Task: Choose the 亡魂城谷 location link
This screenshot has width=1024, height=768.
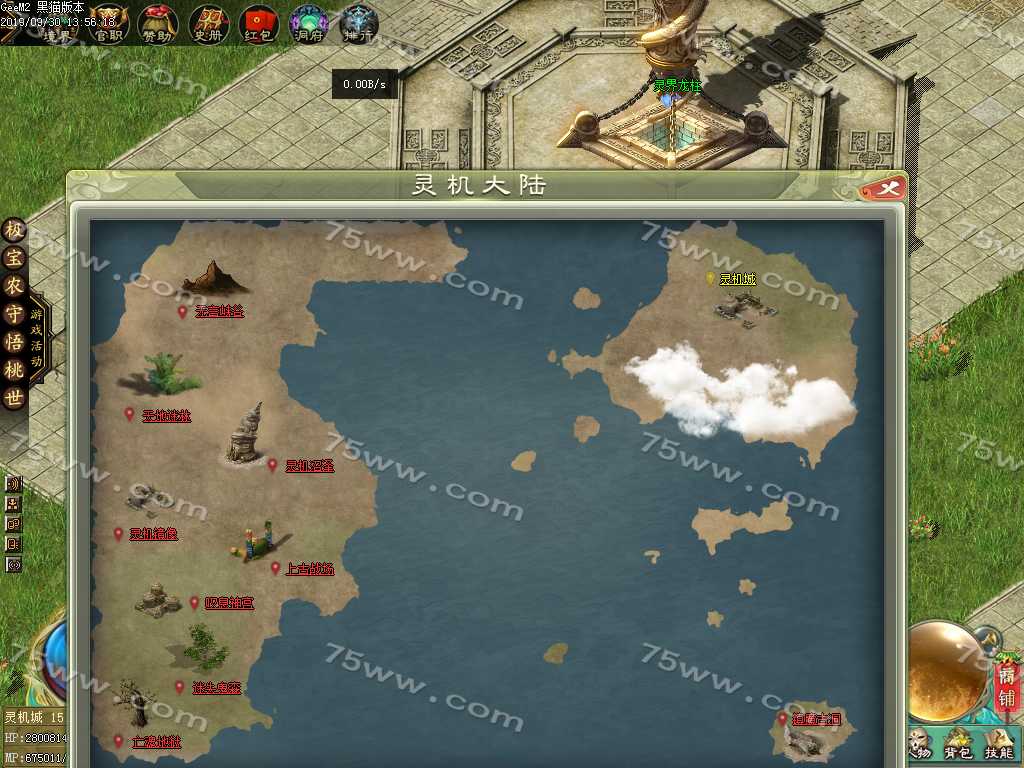Action: (156, 742)
